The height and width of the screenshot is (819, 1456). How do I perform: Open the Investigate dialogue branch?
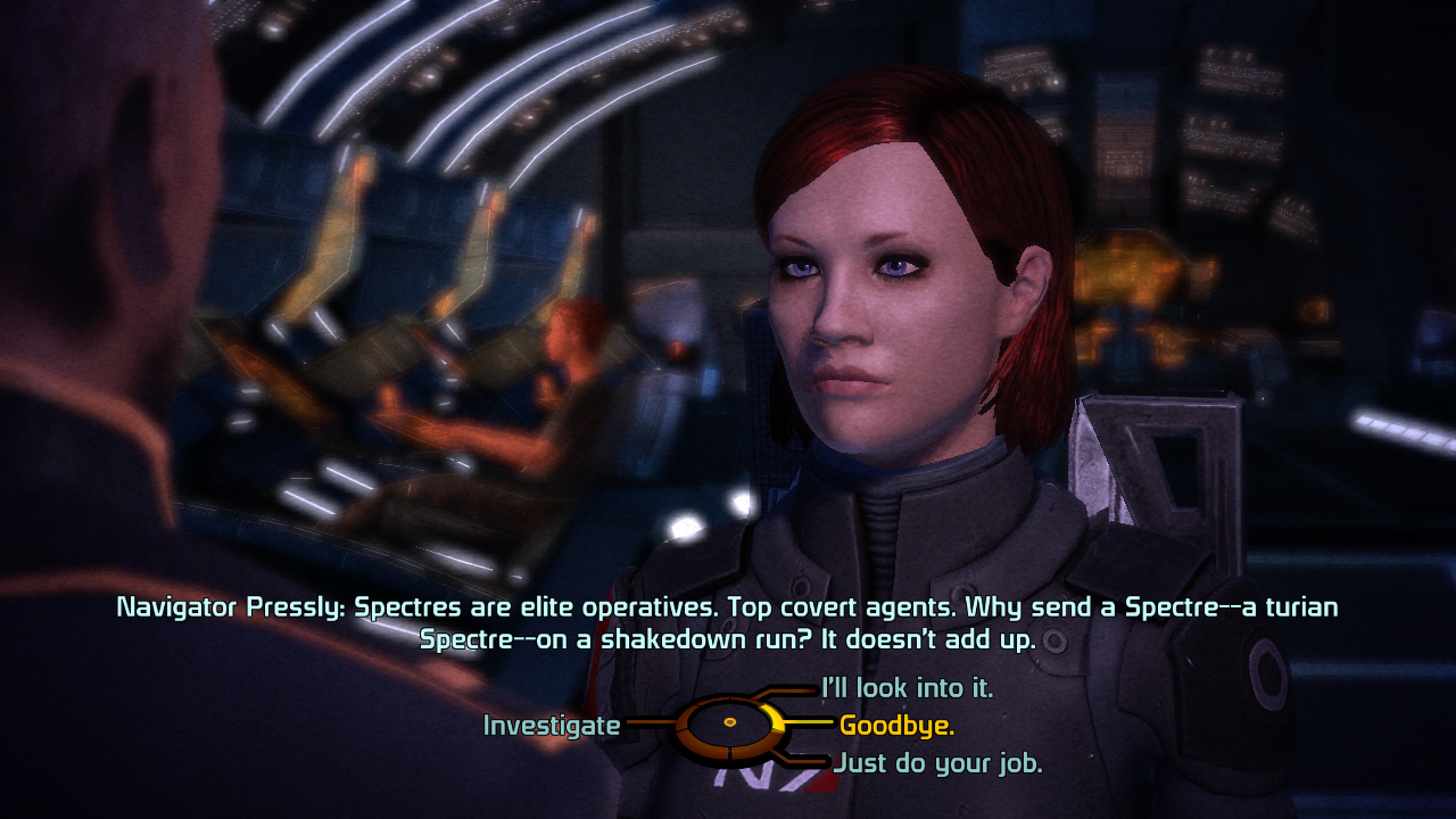tap(552, 726)
